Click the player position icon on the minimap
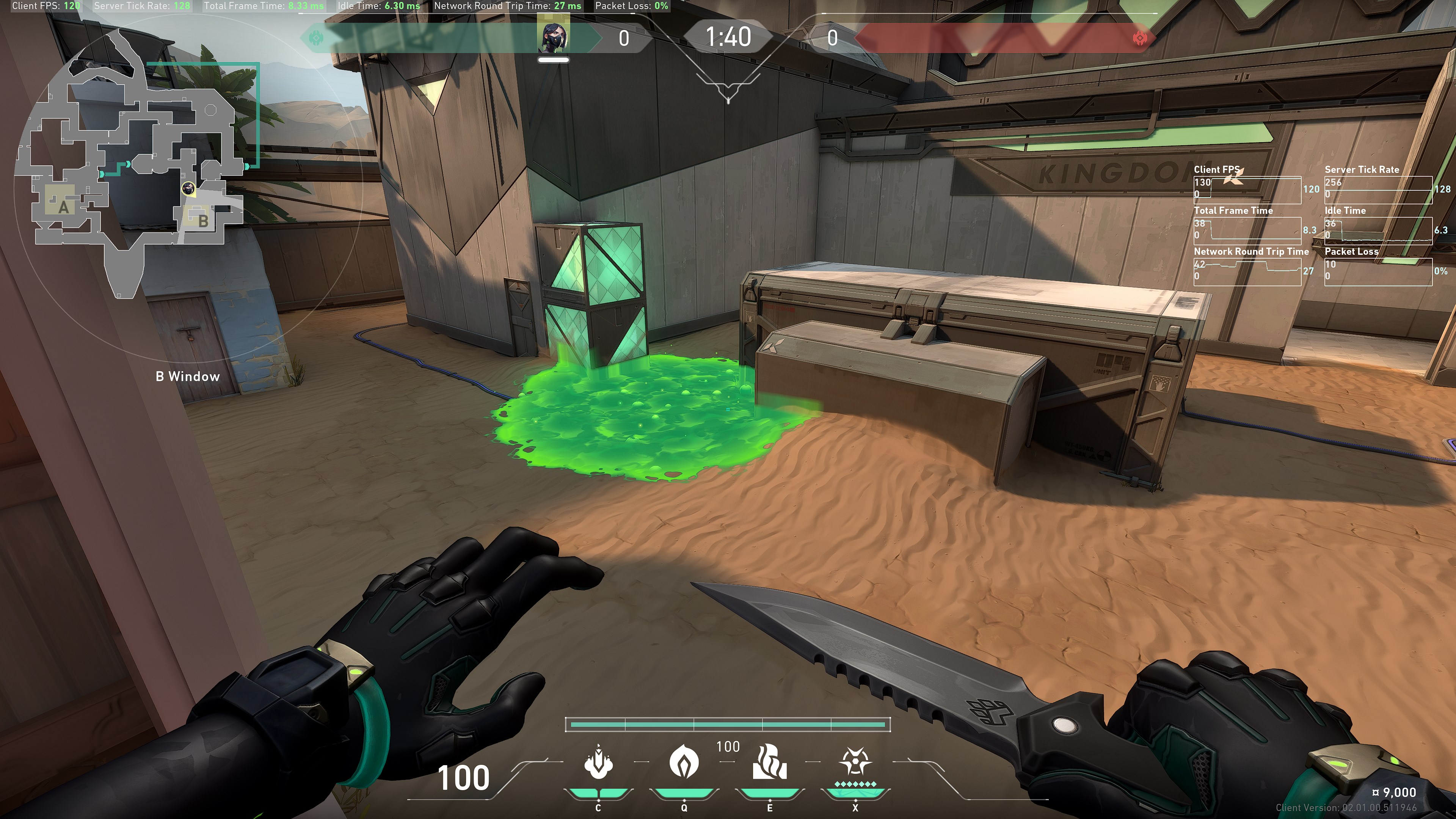 (188, 188)
